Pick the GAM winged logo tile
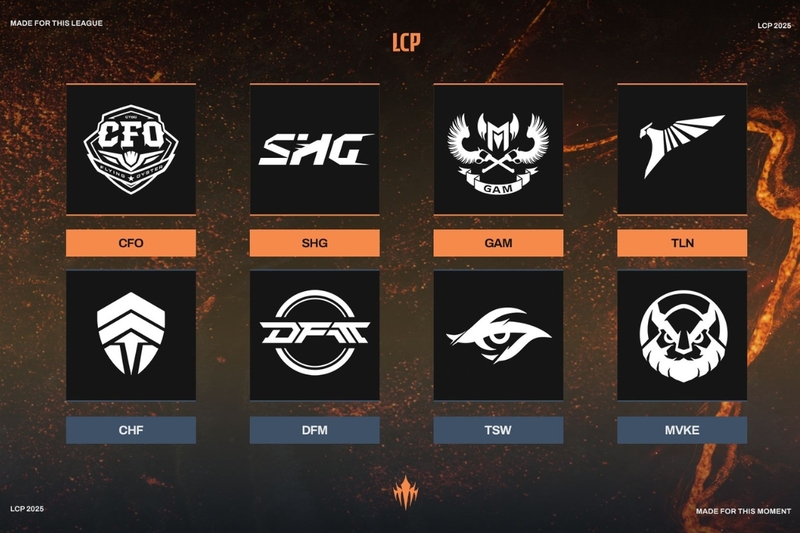Viewport: 800px width, 533px height. tap(498, 149)
